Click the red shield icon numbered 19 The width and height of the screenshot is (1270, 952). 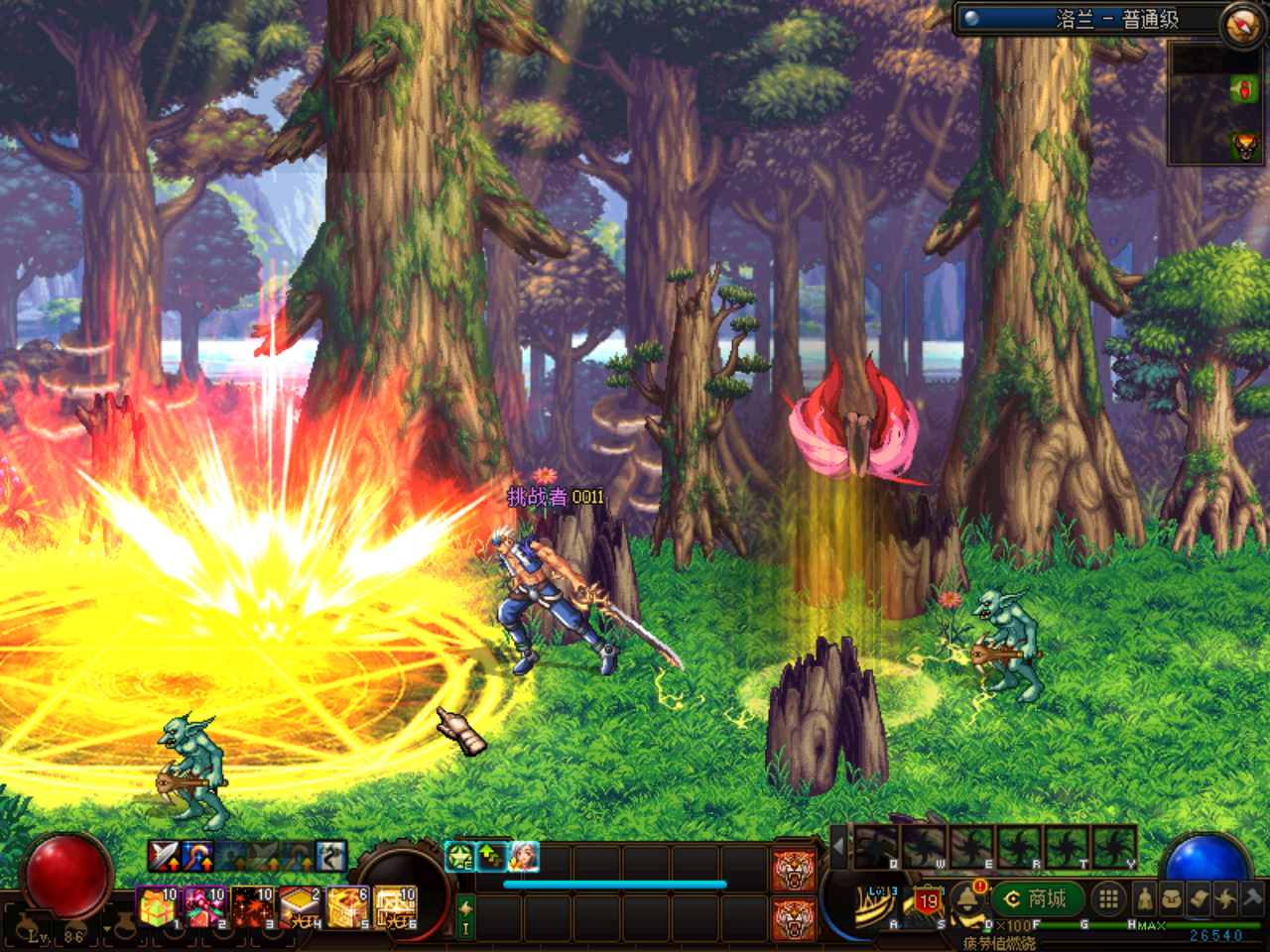click(x=928, y=901)
